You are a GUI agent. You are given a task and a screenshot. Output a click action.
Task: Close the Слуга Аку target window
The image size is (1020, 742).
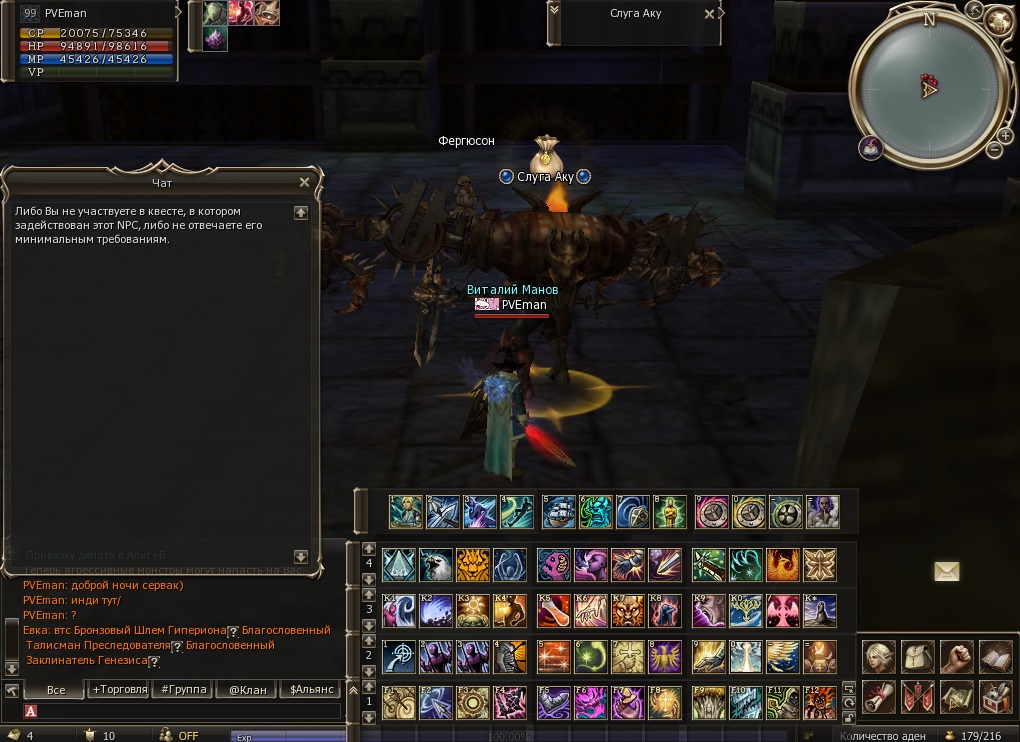710,15
